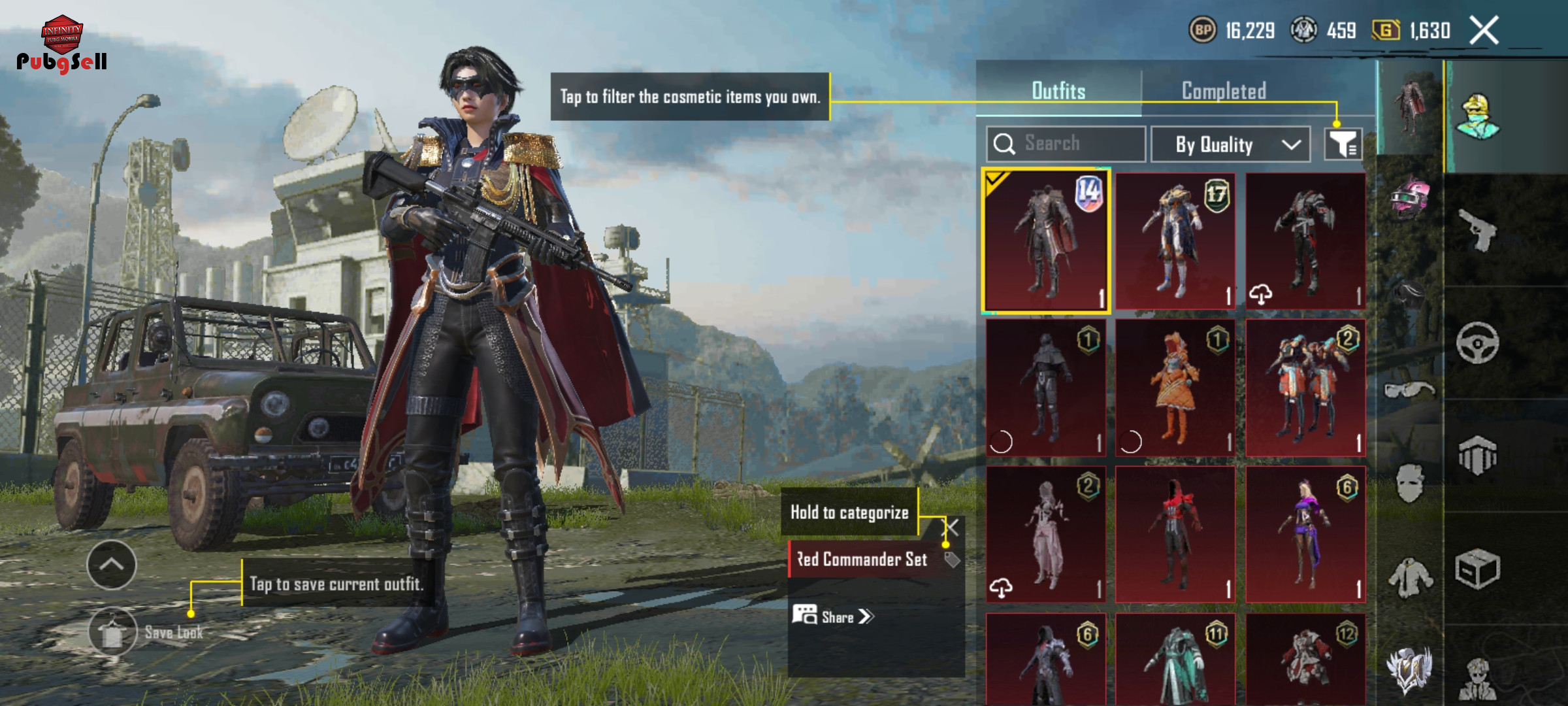Select the Outfits tab
This screenshot has width=1568, height=706.
point(1058,91)
